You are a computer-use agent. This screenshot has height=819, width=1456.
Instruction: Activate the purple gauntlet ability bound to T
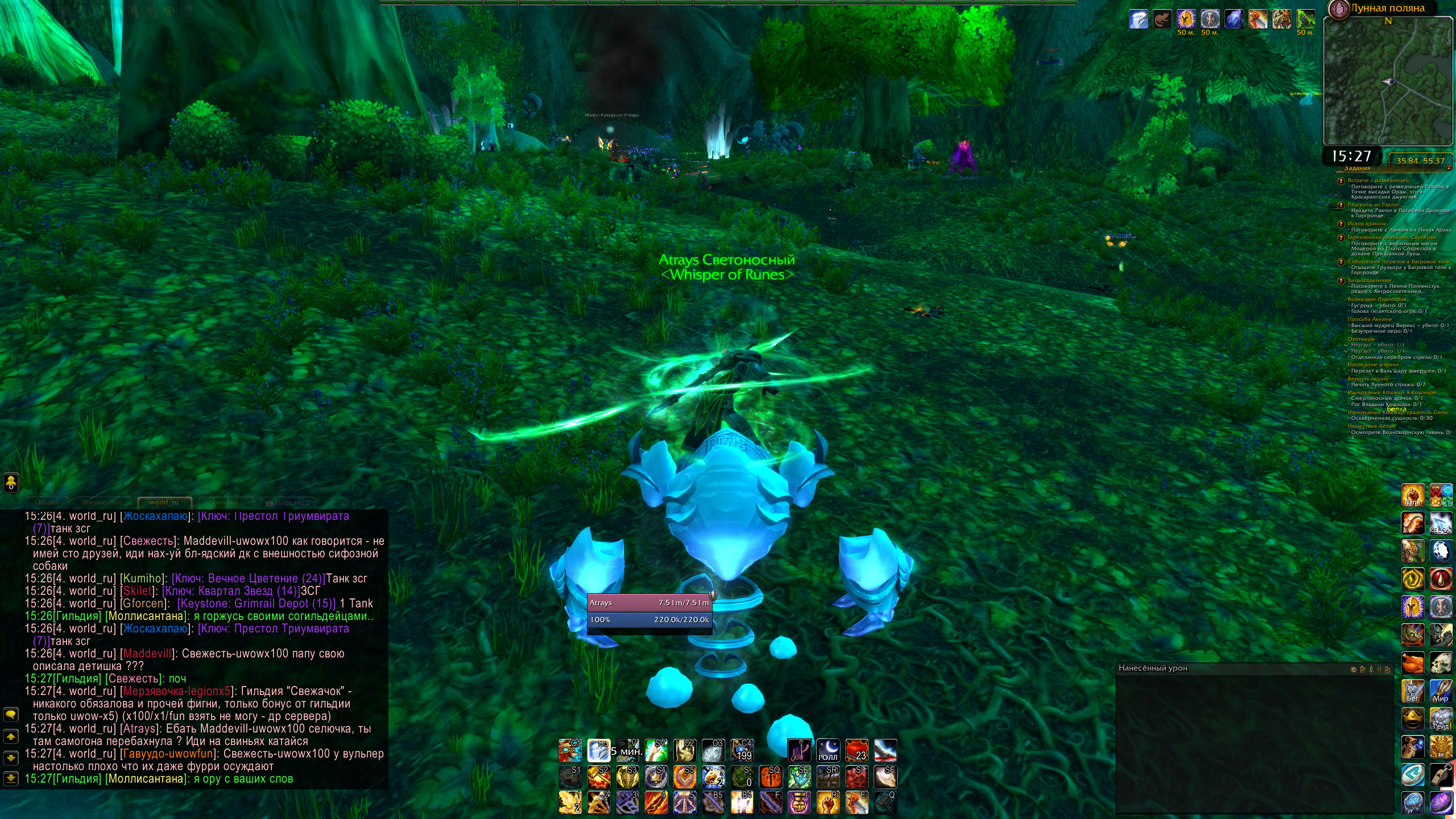click(799, 802)
